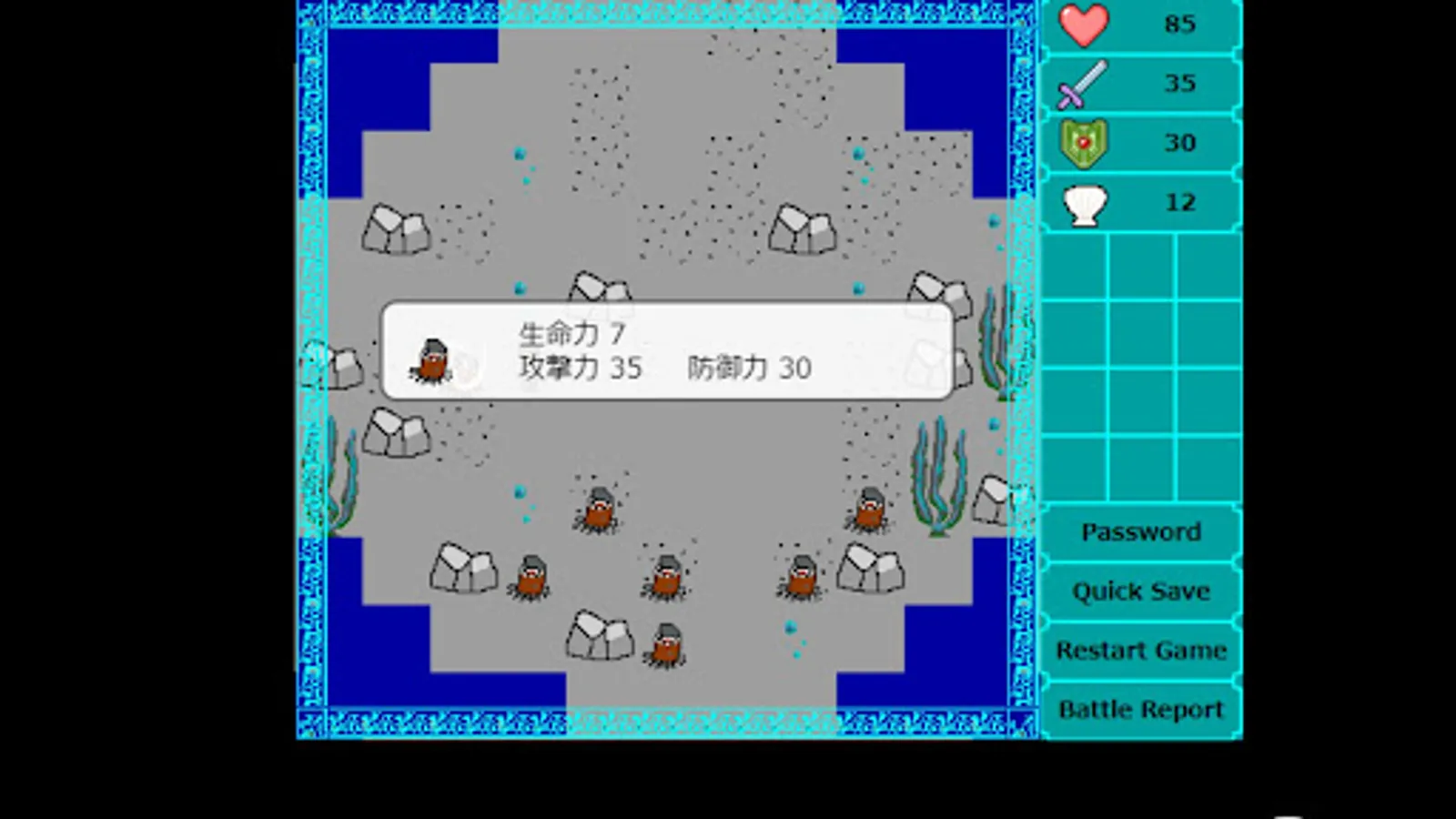Click the heart icon showing hit points
The image size is (1456, 819).
tap(1083, 25)
